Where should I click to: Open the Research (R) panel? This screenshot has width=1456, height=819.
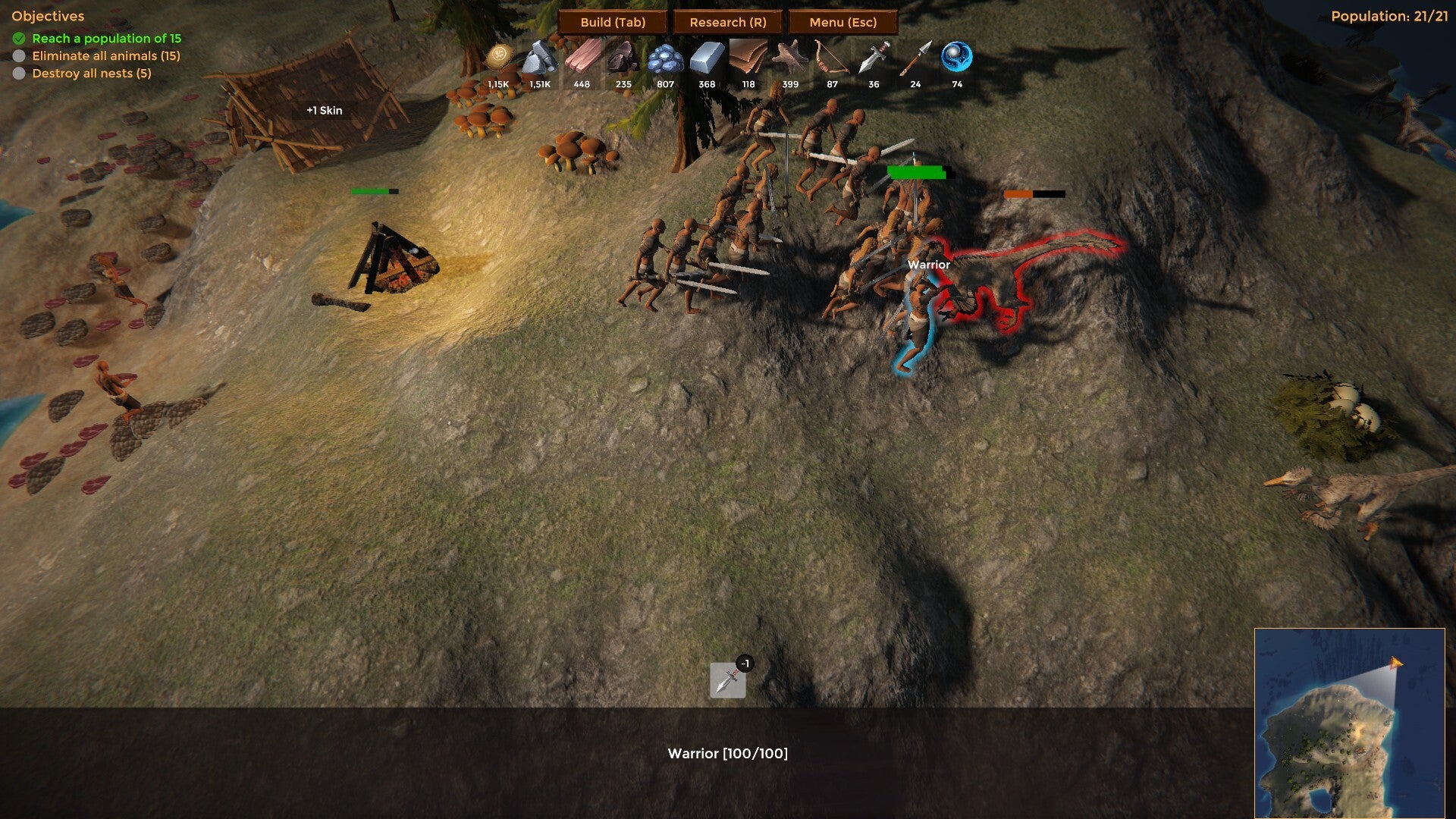click(x=728, y=22)
